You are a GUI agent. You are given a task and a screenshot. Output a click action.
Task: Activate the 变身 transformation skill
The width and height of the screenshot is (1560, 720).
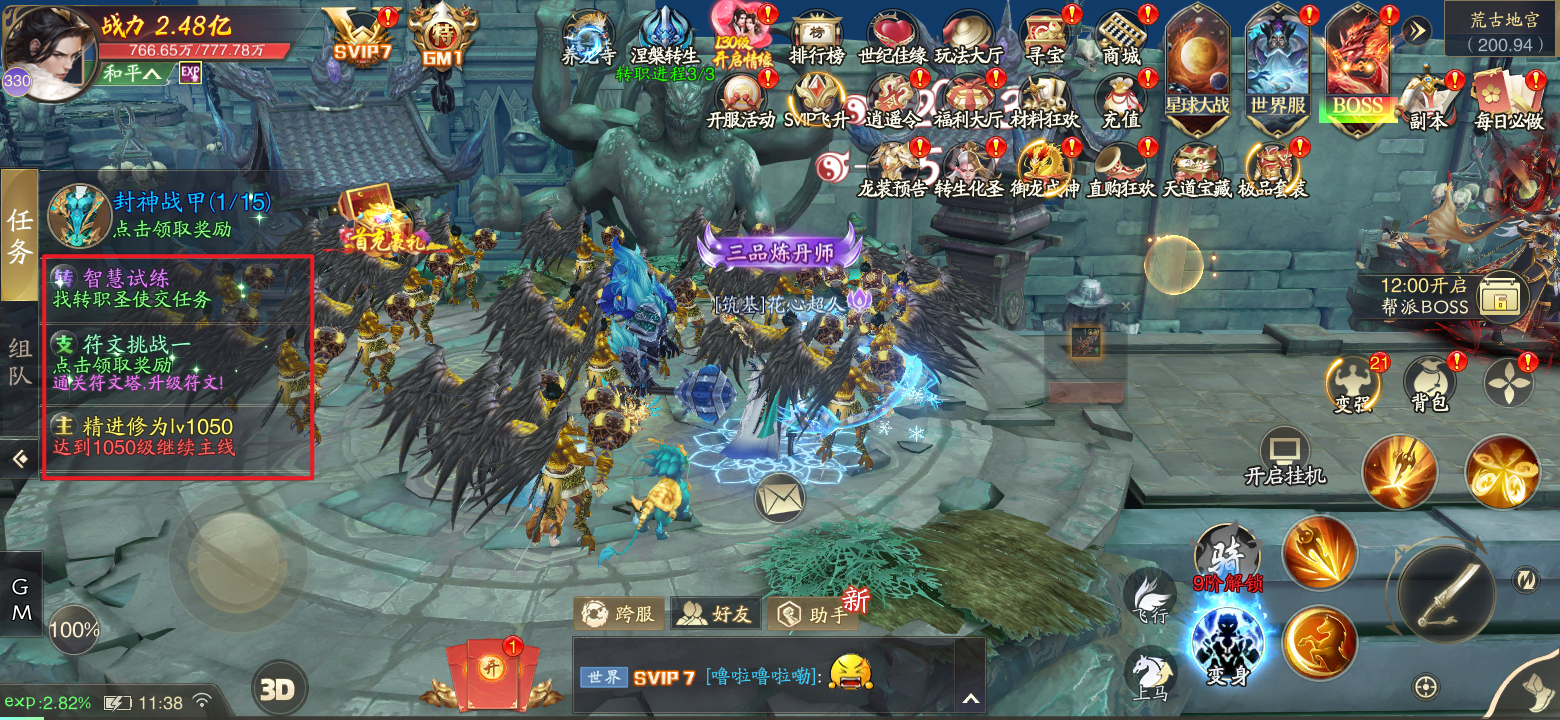1227,643
